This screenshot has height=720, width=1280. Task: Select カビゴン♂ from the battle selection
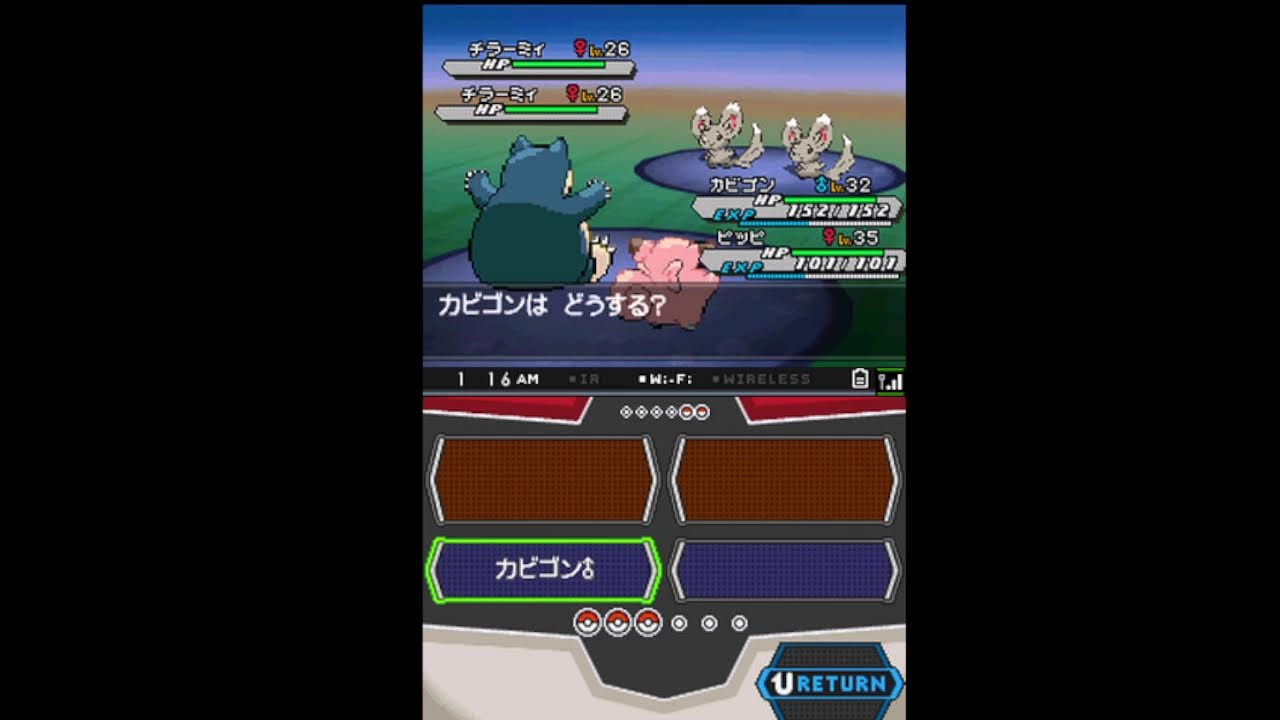pyautogui.click(x=540, y=568)
